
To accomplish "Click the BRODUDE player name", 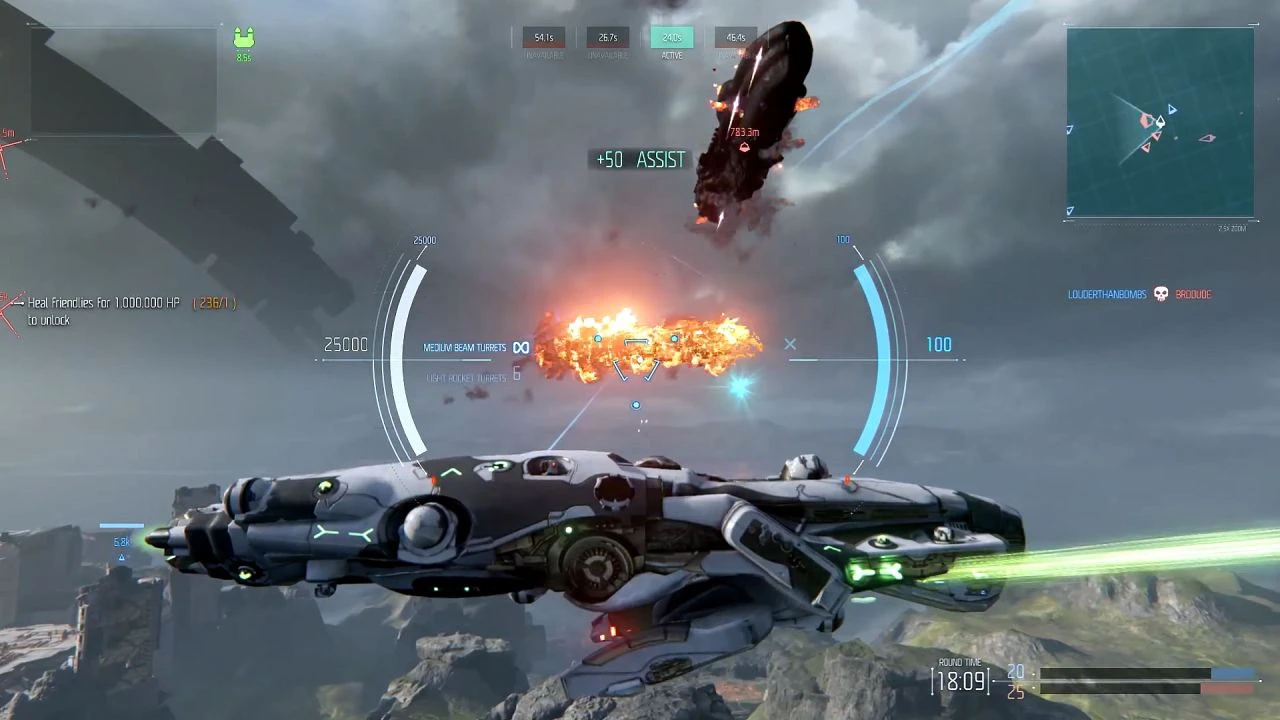I will coord(1192,294).
